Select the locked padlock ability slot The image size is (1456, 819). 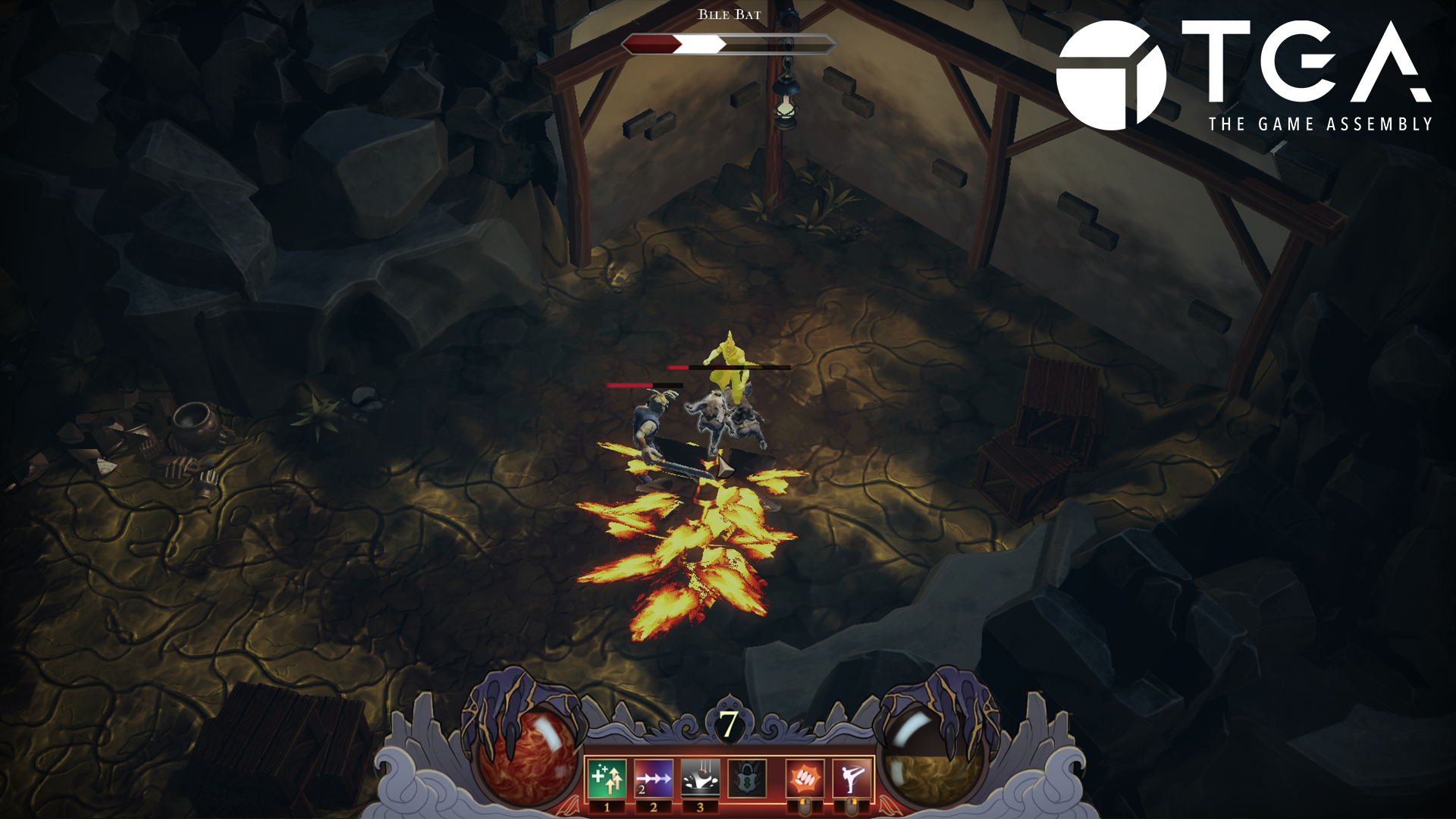tap(747, 779)
